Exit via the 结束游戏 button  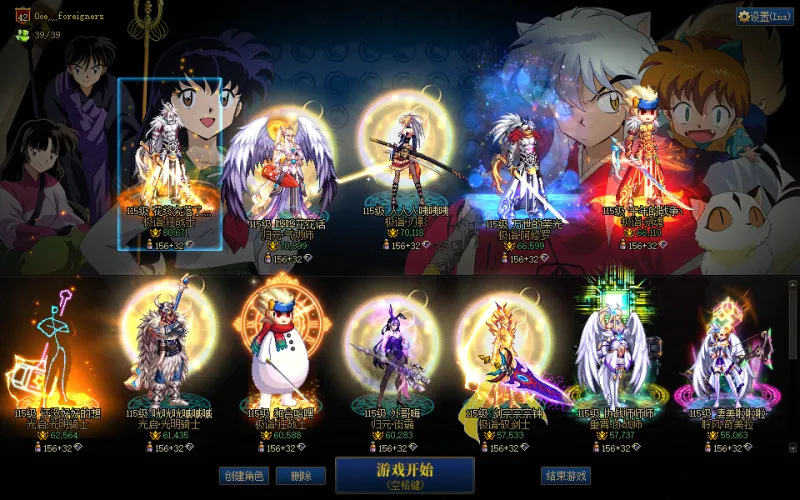coord(565,476)
